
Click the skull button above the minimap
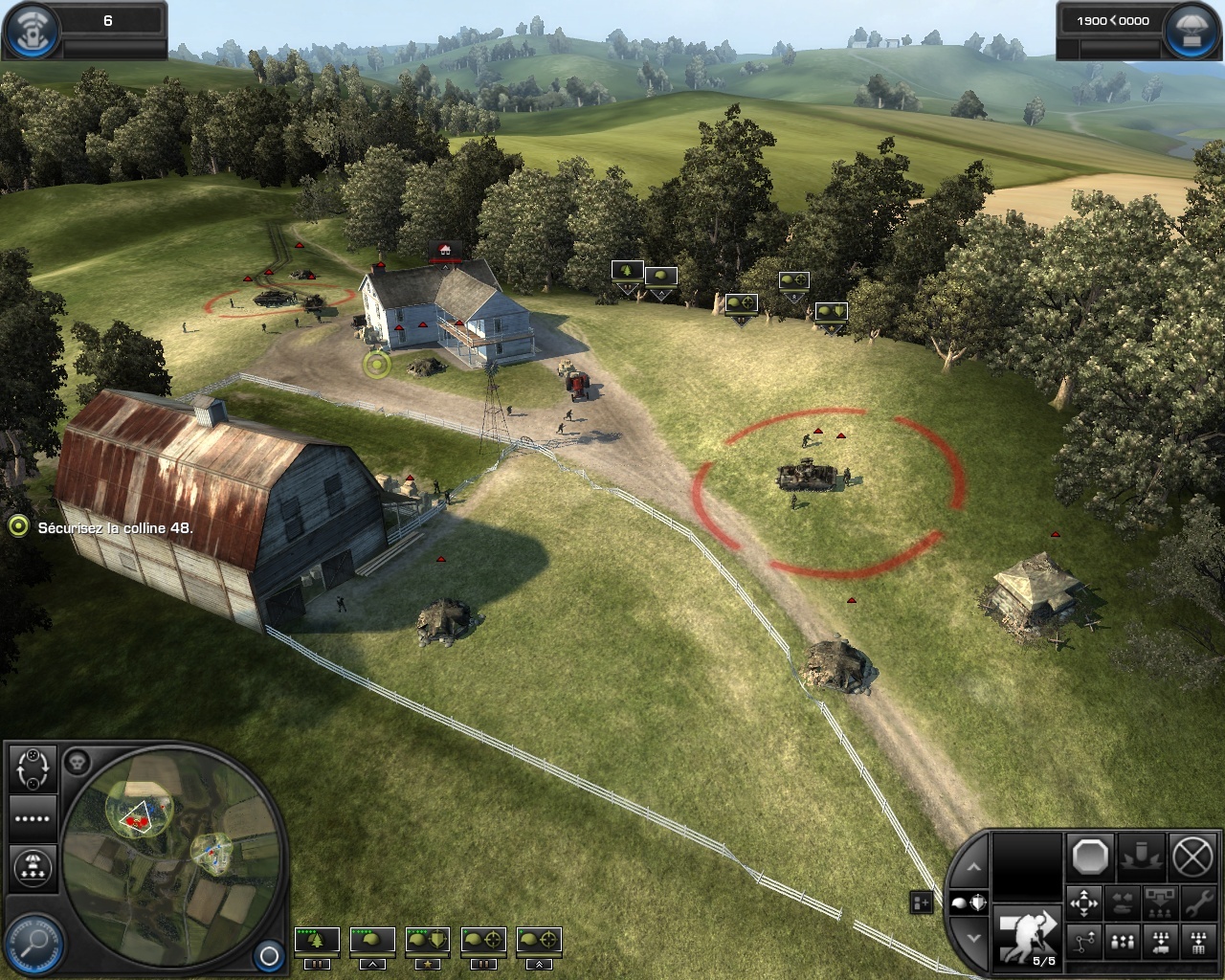78,762
